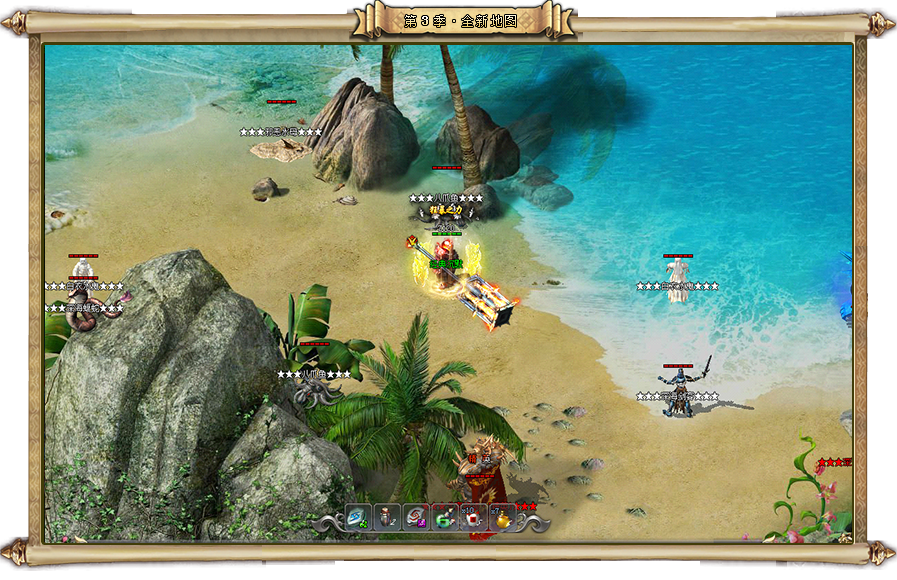897x580 pixels.
Task: Drink the golden potion with x7 count
Action: [x=502, y=518]
